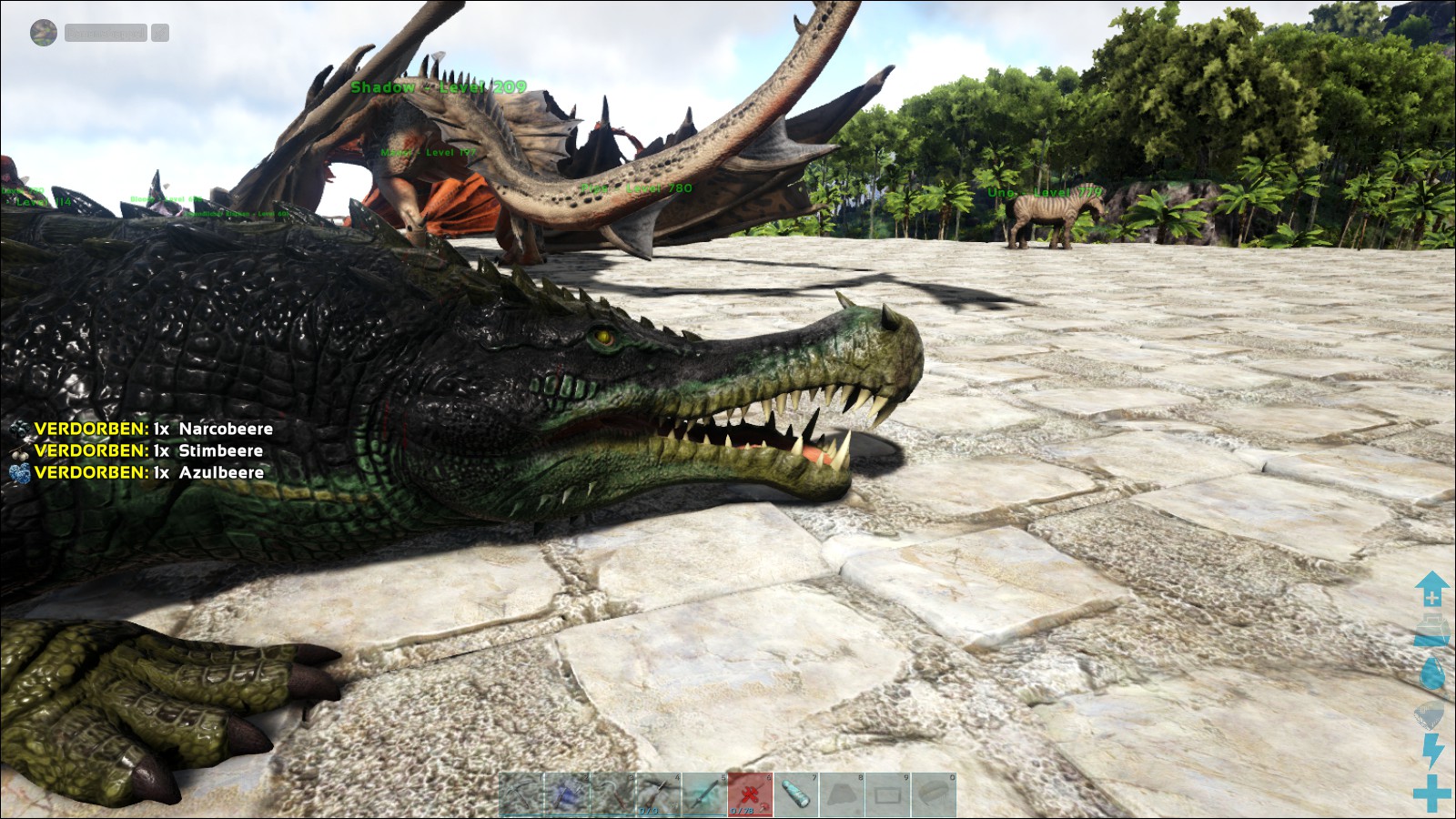Click the level-up arrow icon
Image resolution: width=1456 pixels, height=819 pixels.
(x=1431, y=589)
